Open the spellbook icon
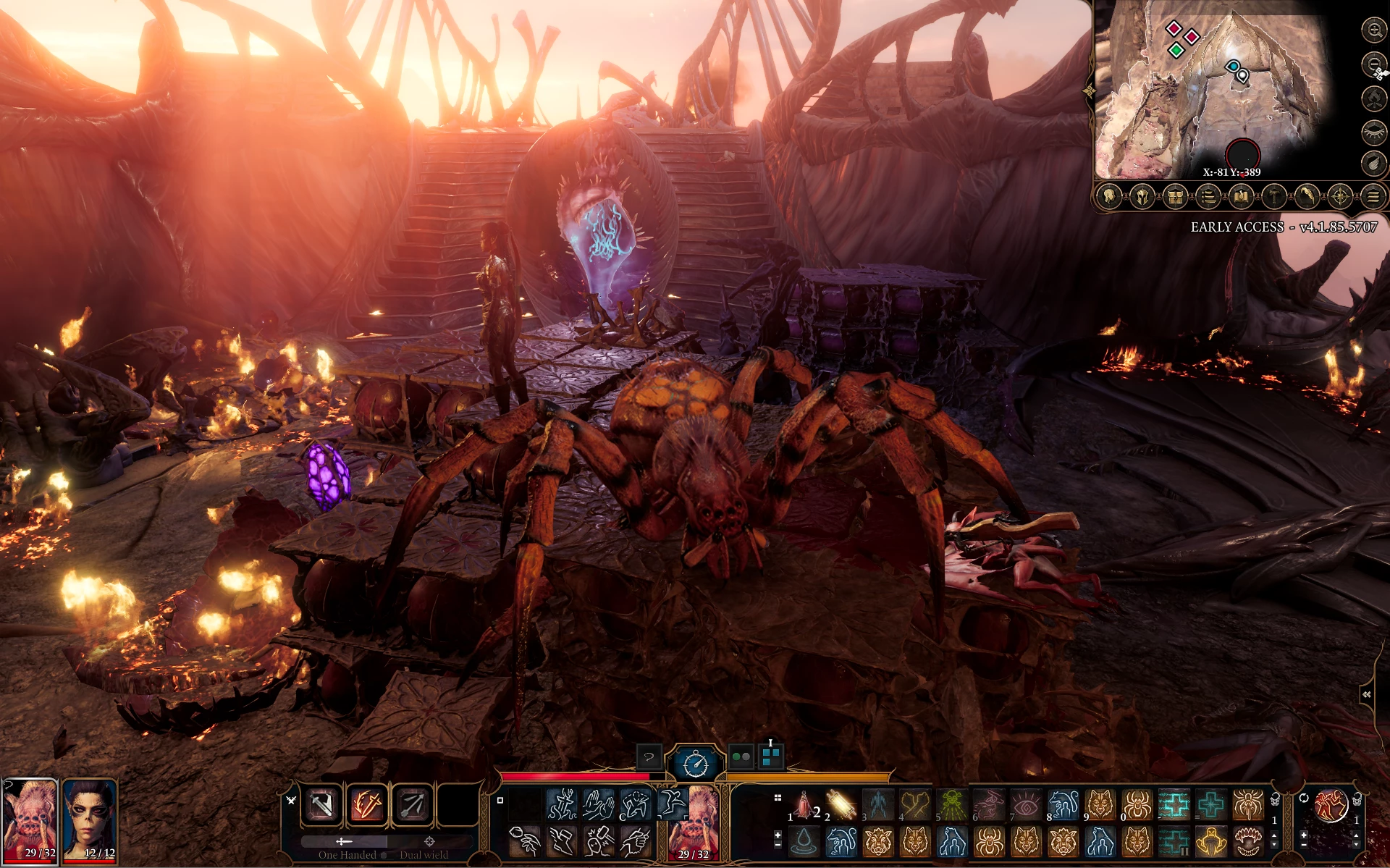Image resolution: width=1390 pixels, height=868 pixels. pyautogui.click(x=1241, y=196)
